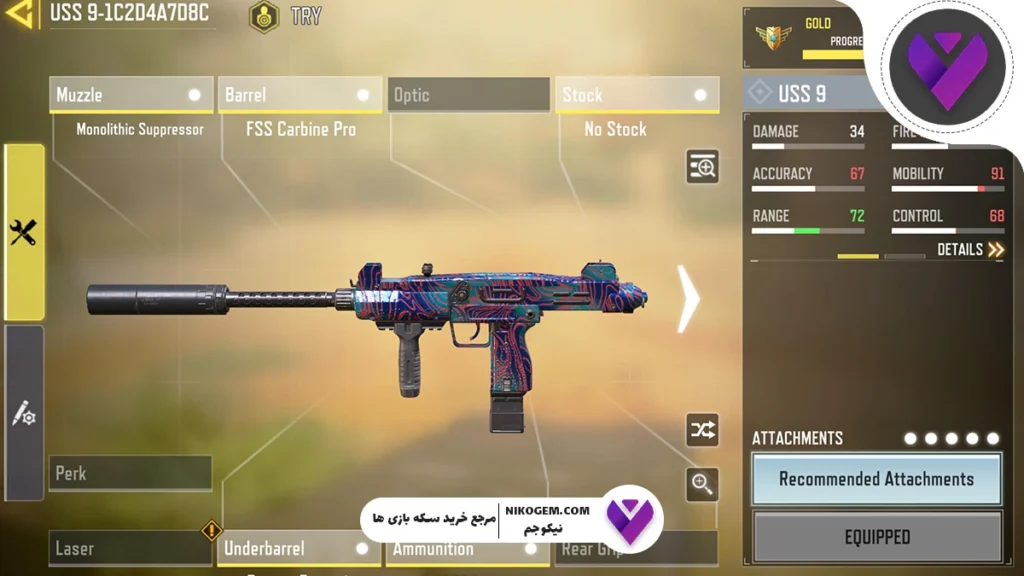Open the magnifier inspect weapon icon
The image size is (1024, 576).
pos(702,485)
